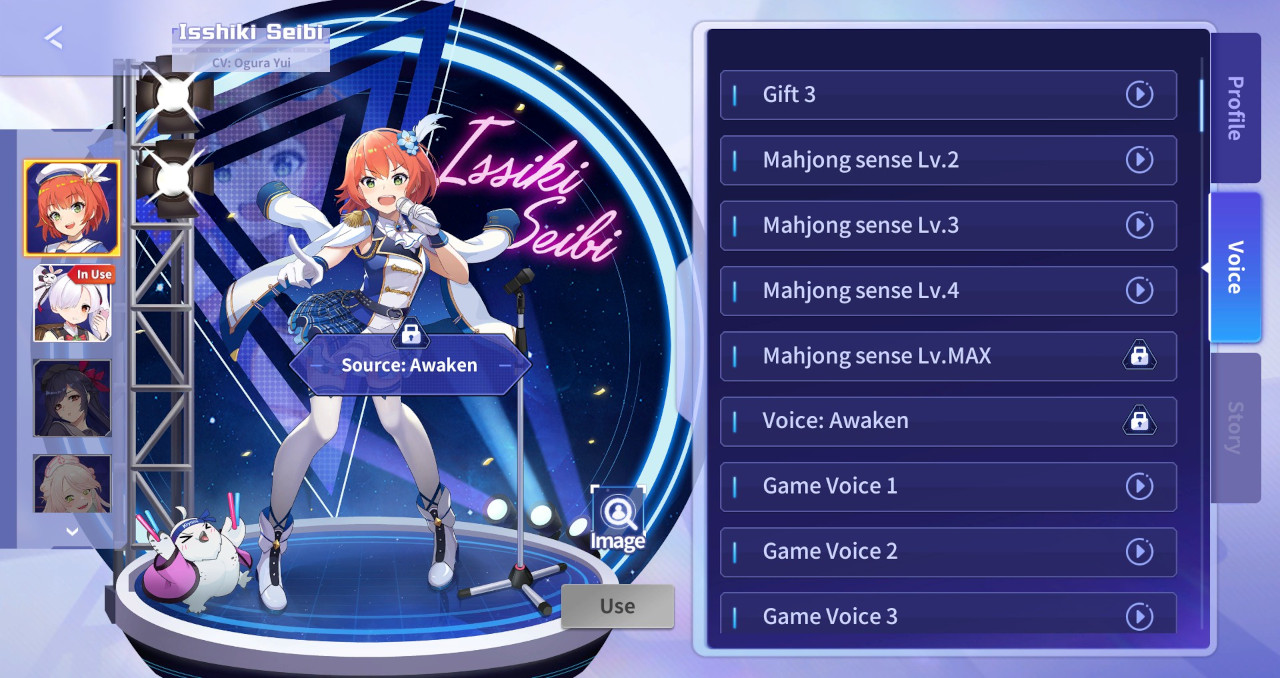Play Game Voice 3
1280x678 pixels.
coord(1139,616)
